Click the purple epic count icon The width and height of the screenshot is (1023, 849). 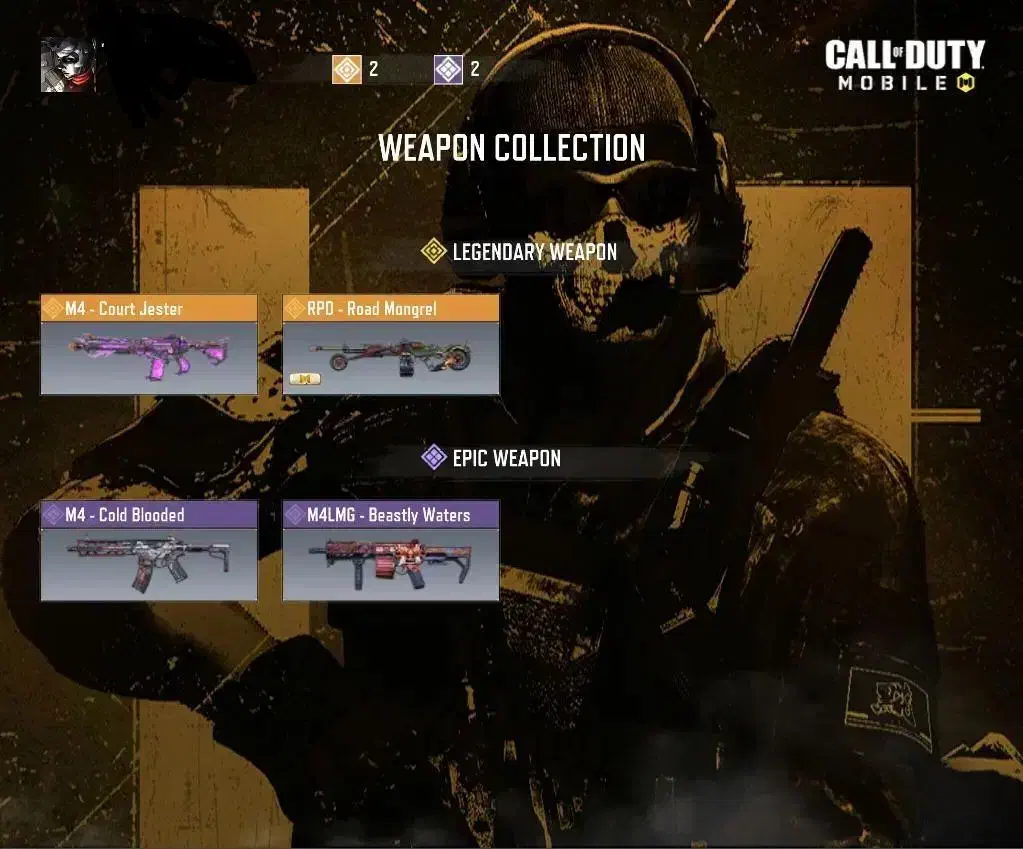pyautogui.click(x=449, y=69)
